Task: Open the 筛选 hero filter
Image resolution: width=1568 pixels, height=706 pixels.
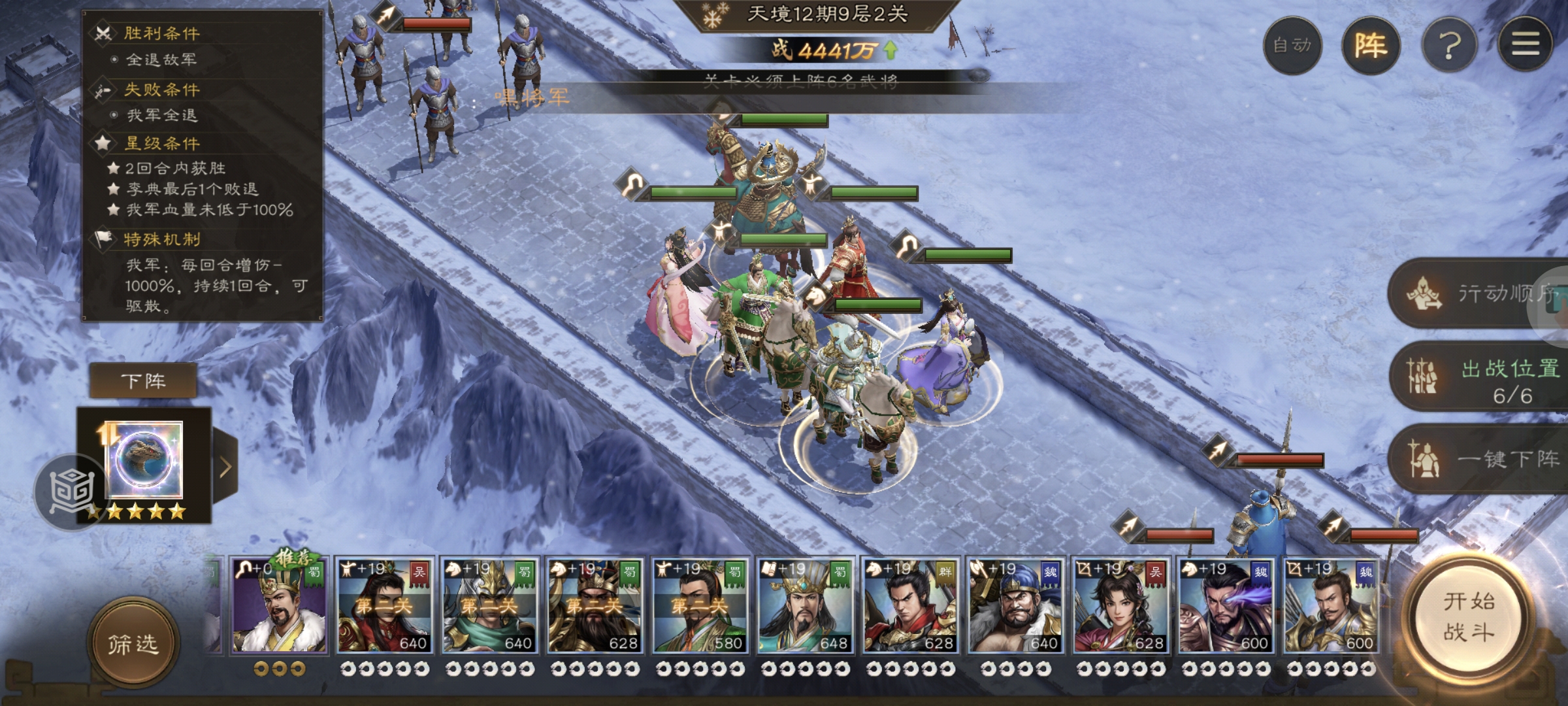Action: [133, 644]
